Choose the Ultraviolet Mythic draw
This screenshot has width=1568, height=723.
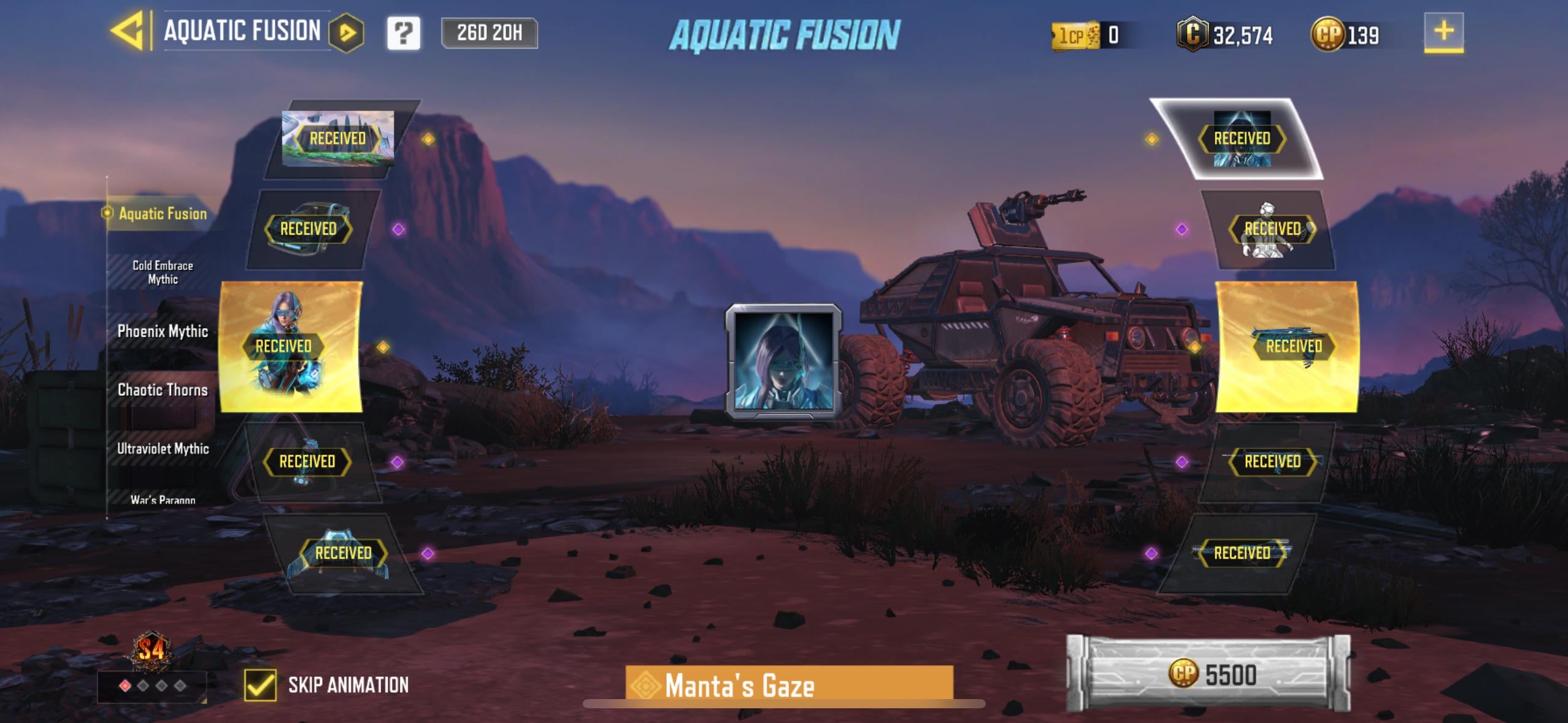(x=163, y=449)
